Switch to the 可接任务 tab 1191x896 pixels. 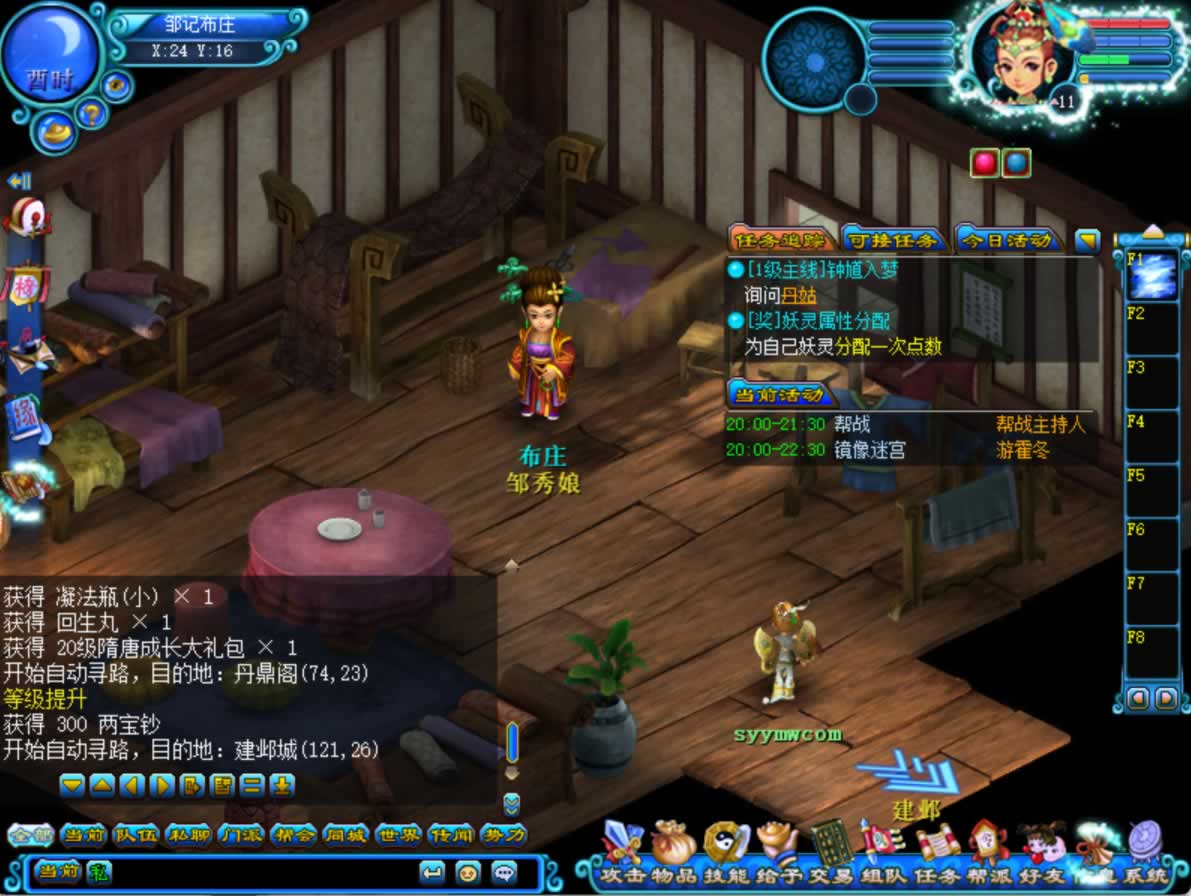pyautogui.click(x=893, y=240)
